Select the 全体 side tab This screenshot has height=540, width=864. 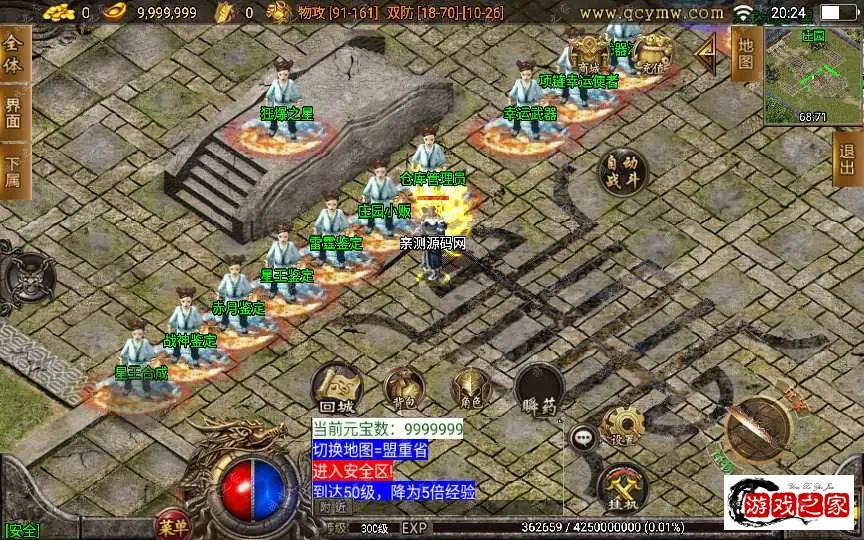[13, 57]
